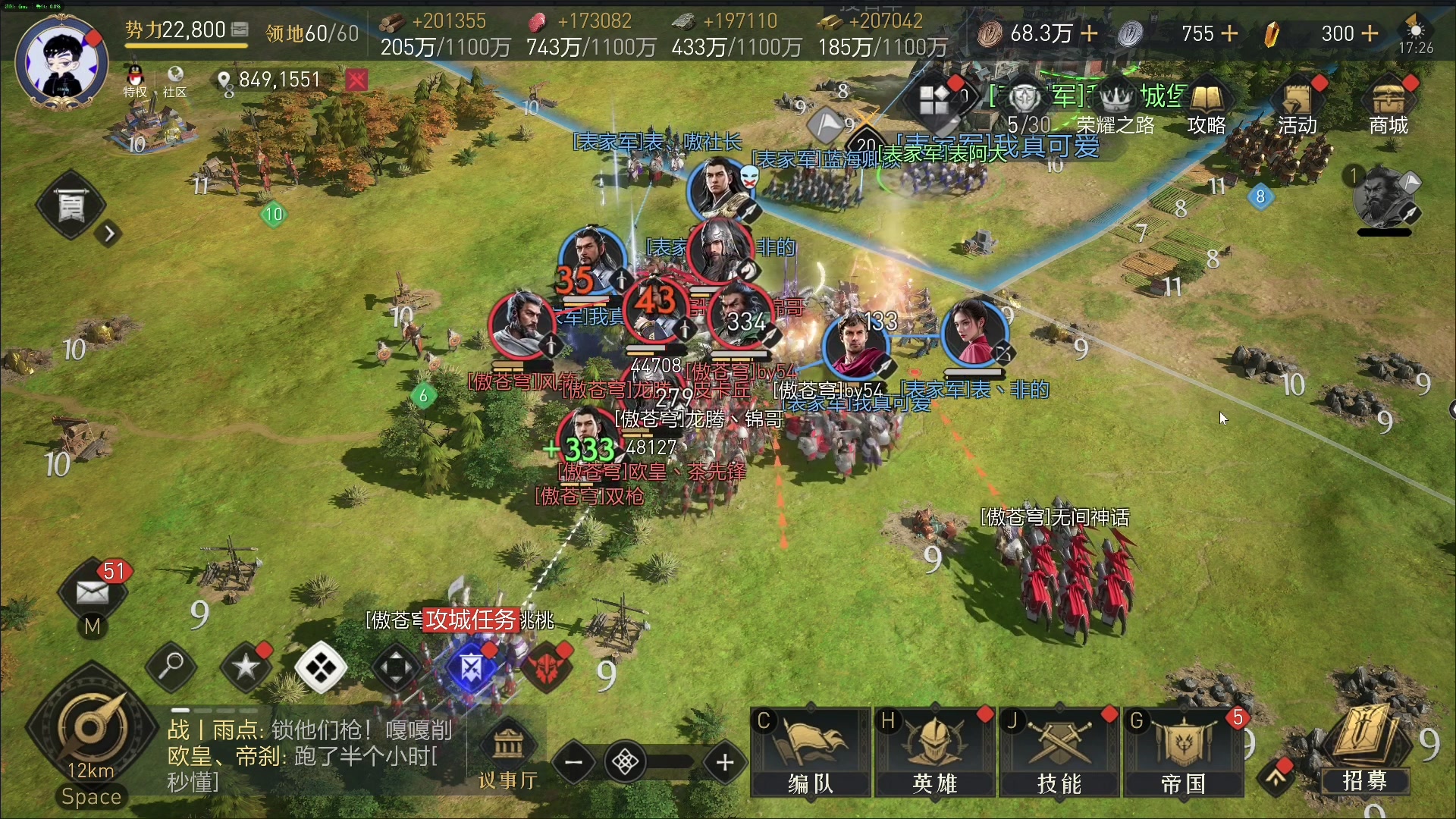Click the map zoom-in plus button
1456x819 pixels.
(725, 762)
